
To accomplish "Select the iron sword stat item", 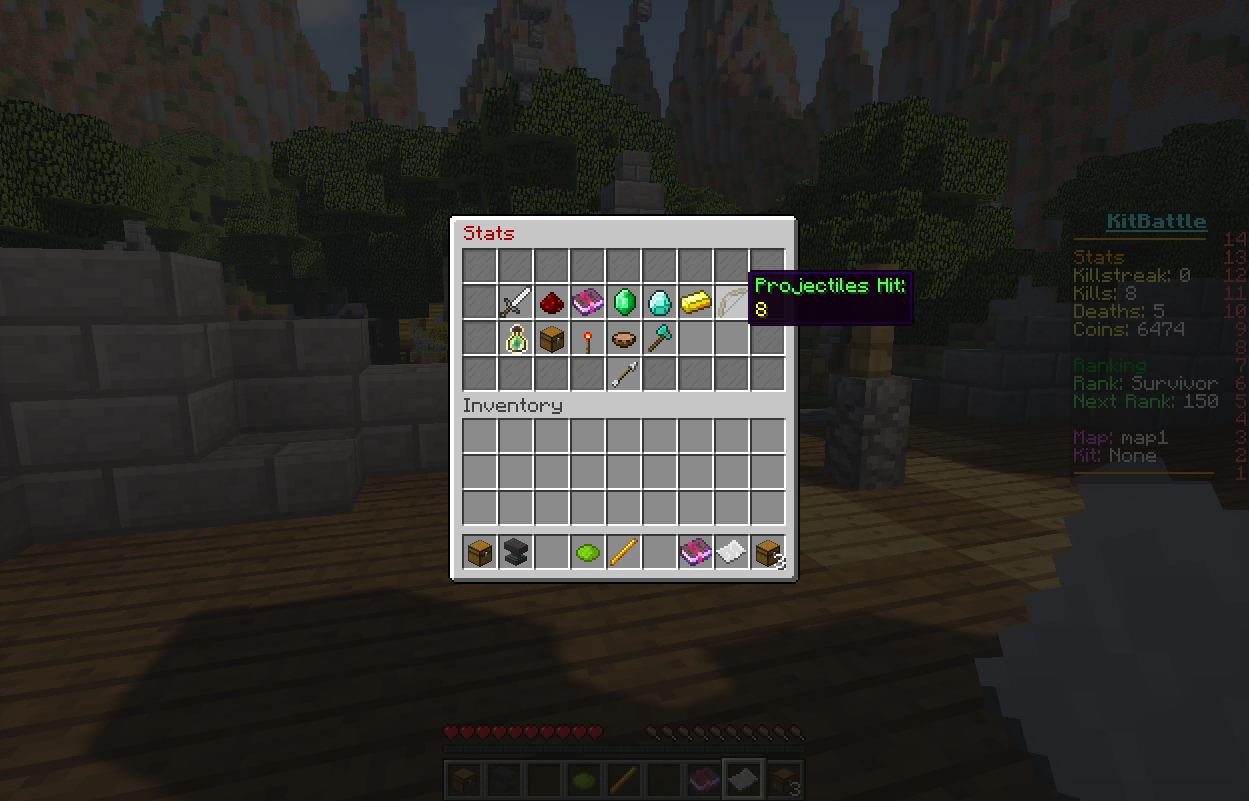I will point(516,302).
